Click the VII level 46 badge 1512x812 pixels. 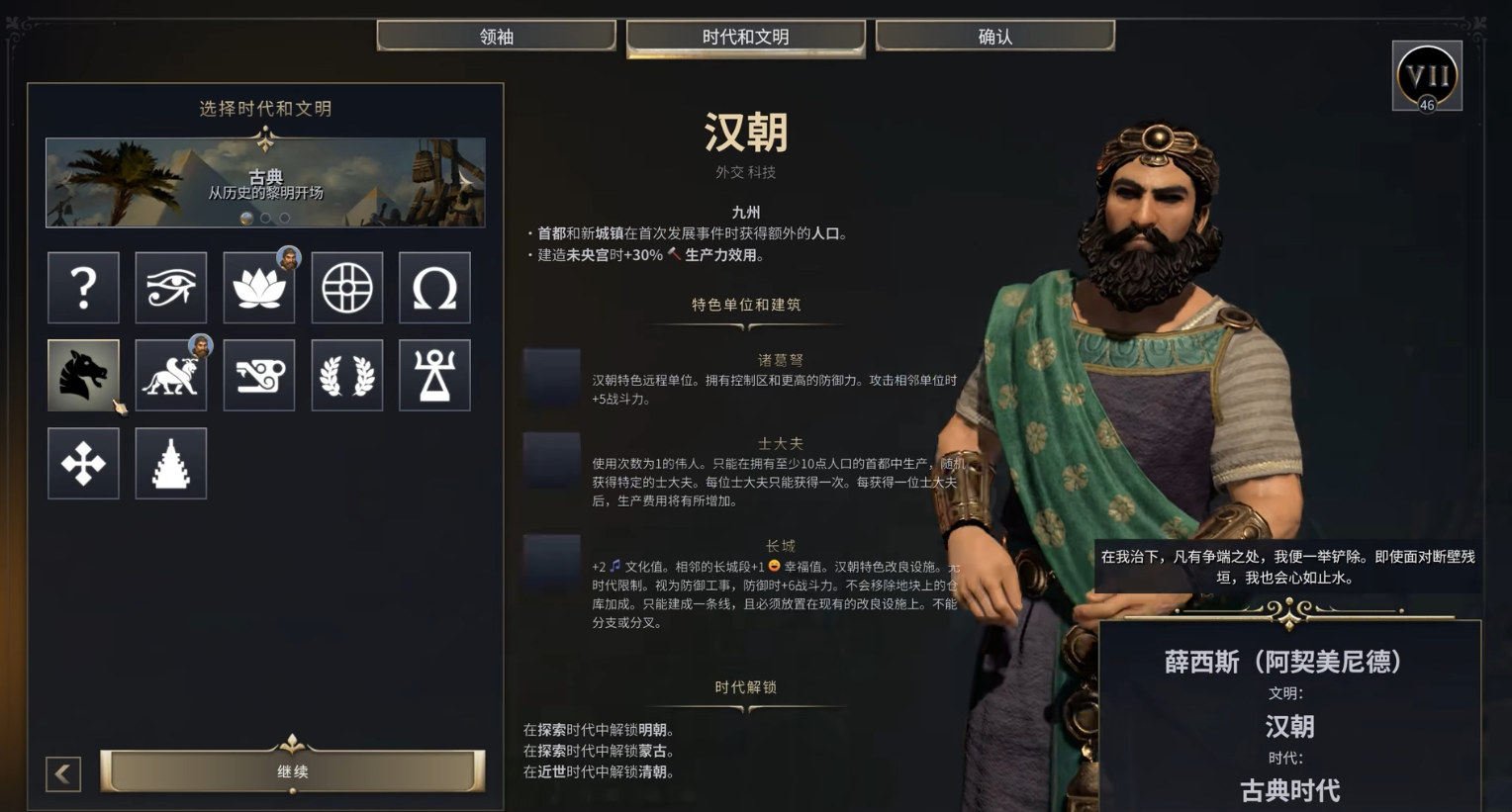[x=1426, y=76]
